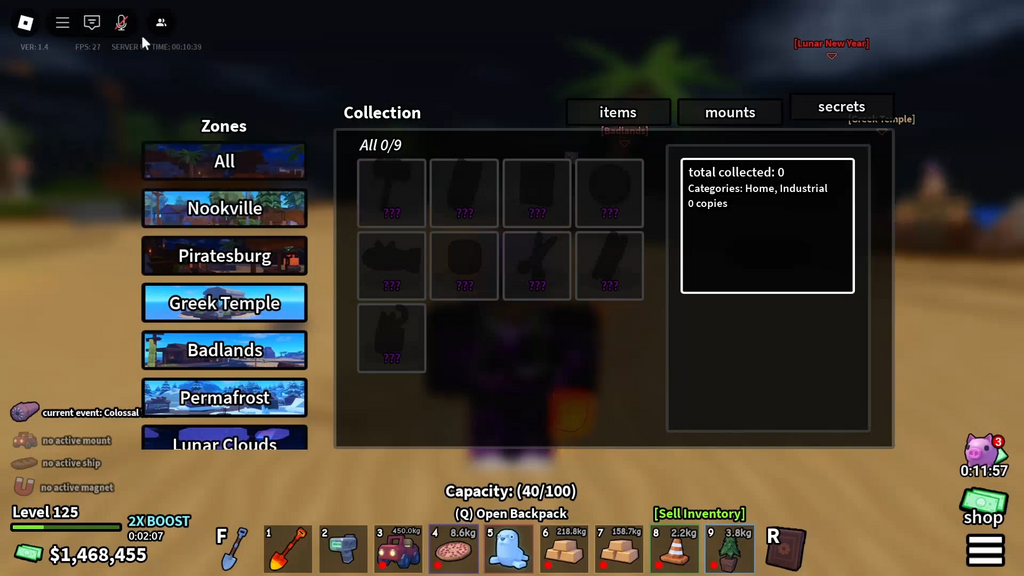This screenshot has width=1024, height=576.
Task: Equip the red car in hotbar slot 3
Action: pos(398,549)
